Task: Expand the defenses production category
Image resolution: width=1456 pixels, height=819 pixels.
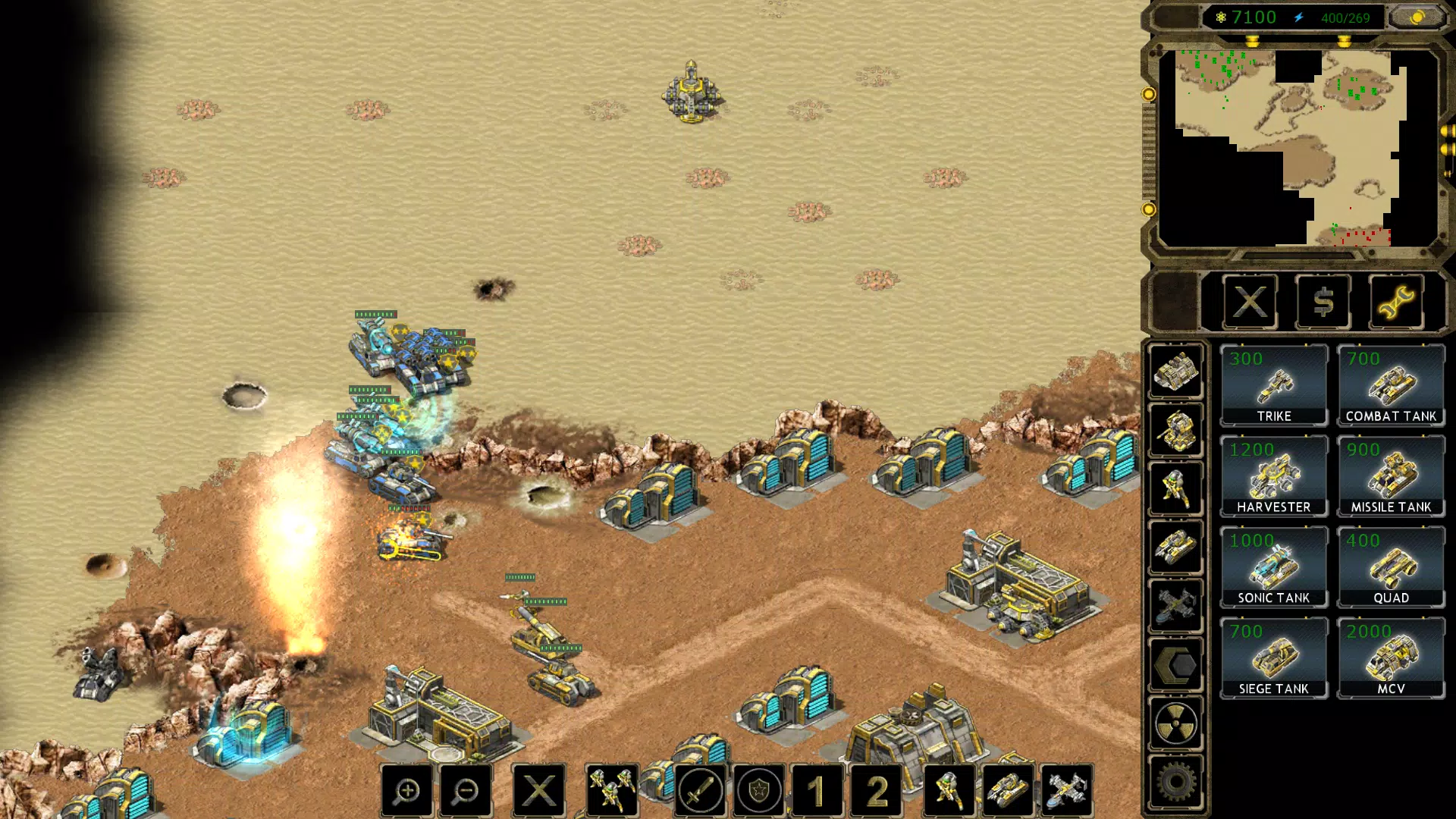Action: [1176, 429]
